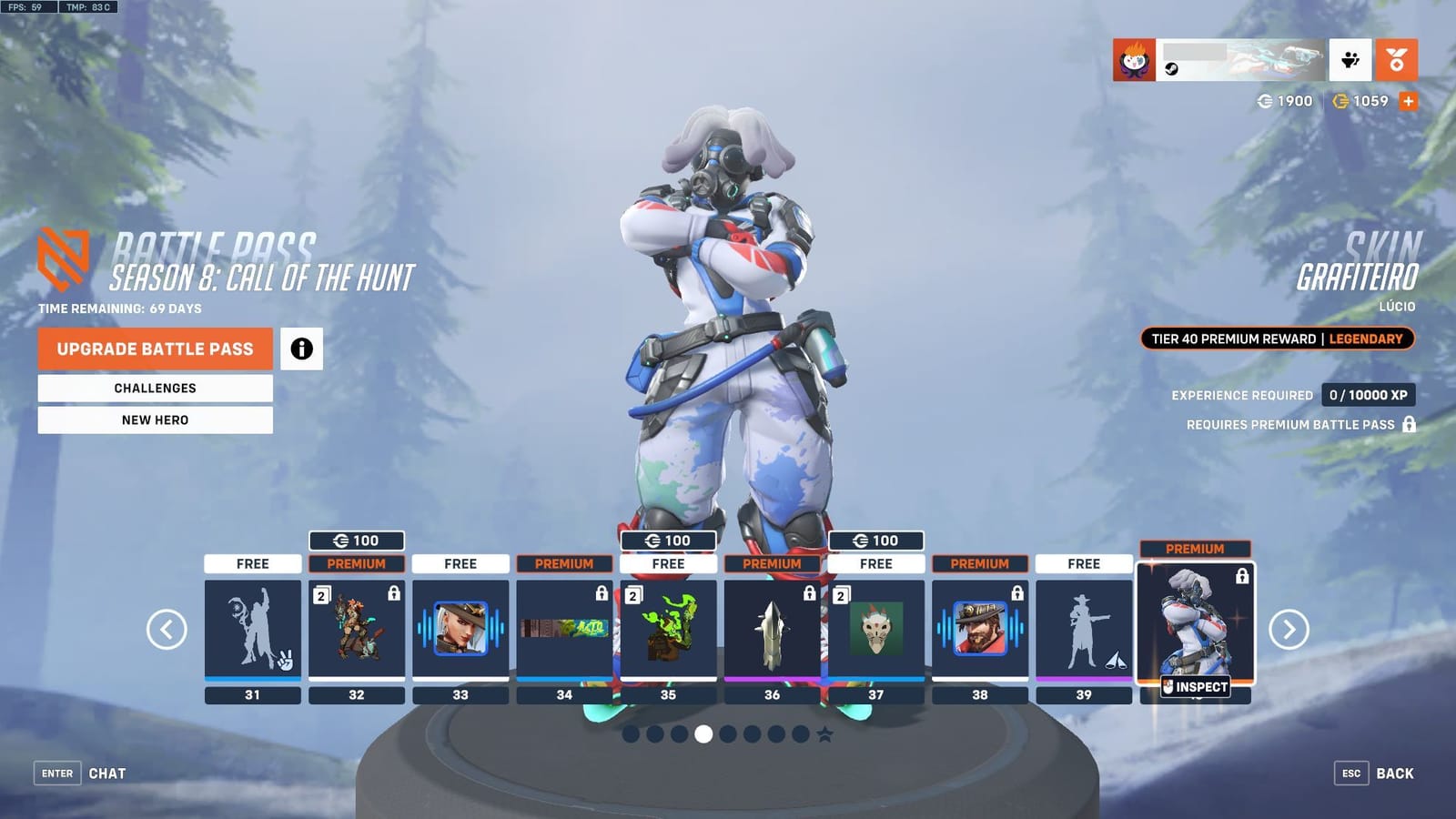The height and width of the screenshot is (819, 1456).
Task: Click the right carousel arrow
Action: 1290,630
